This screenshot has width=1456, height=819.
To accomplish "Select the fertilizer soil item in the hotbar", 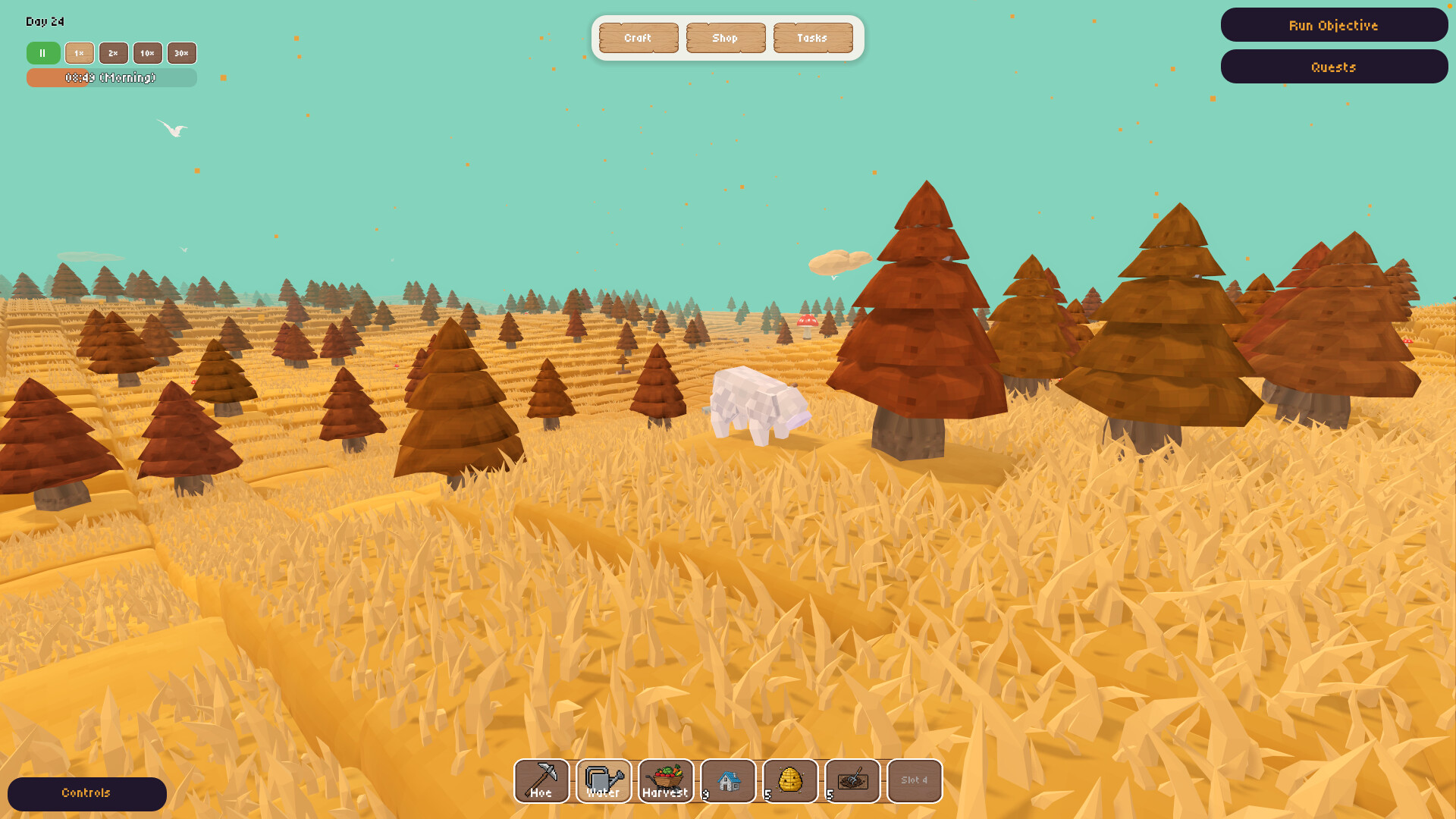I will point(852,781).
